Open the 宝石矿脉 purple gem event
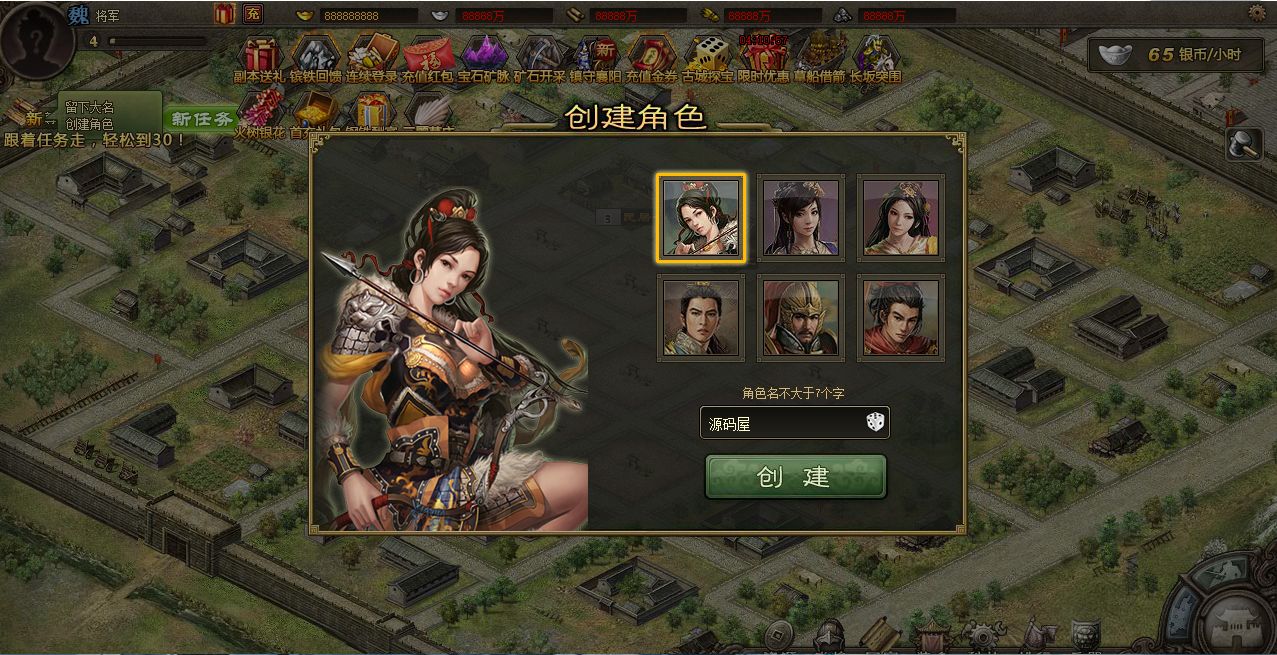Screen dimensions: 1277x655 point(484,58)
